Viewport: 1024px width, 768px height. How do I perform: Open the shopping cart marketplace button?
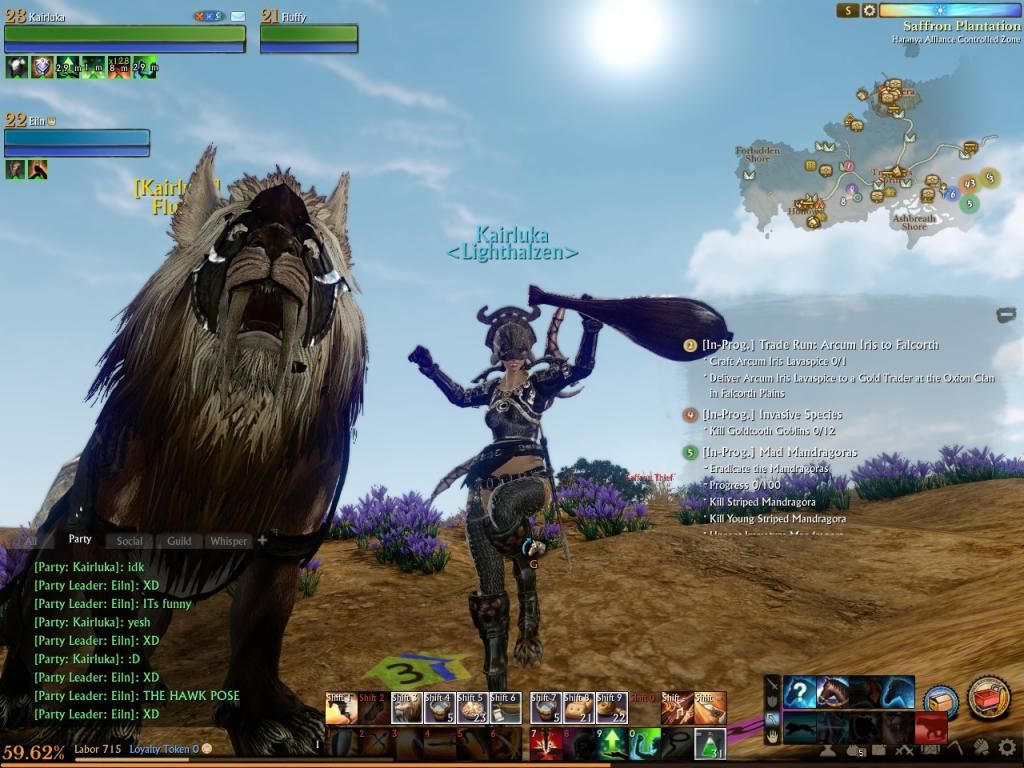(x=988, y=697)
